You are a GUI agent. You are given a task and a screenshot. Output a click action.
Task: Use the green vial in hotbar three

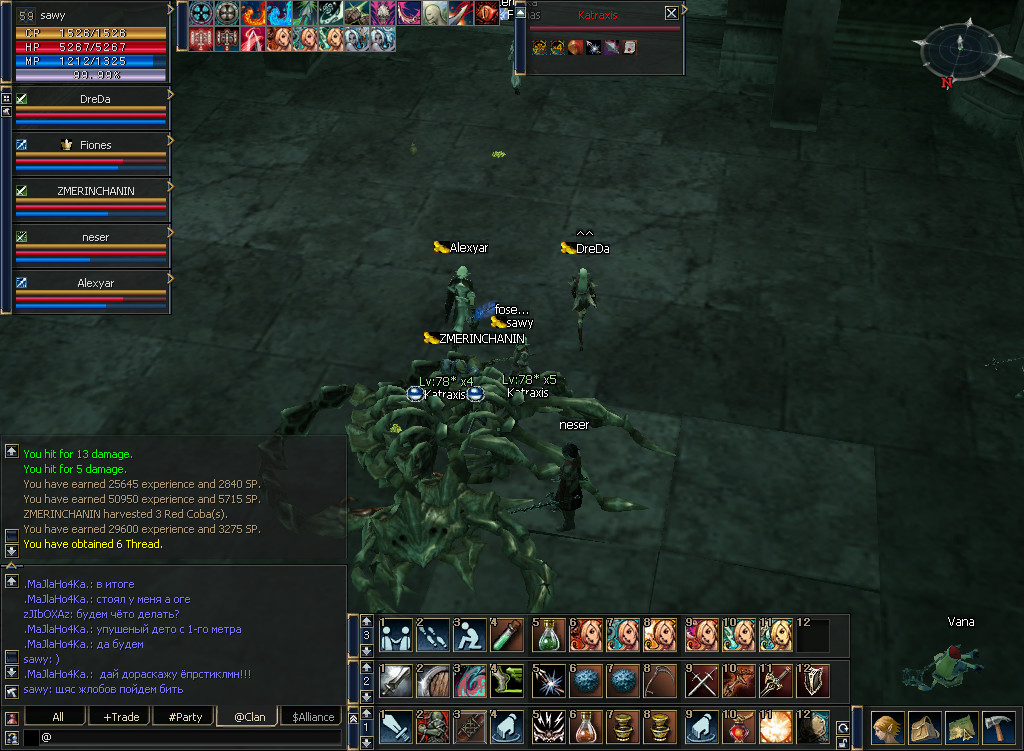tap(506, 635)
